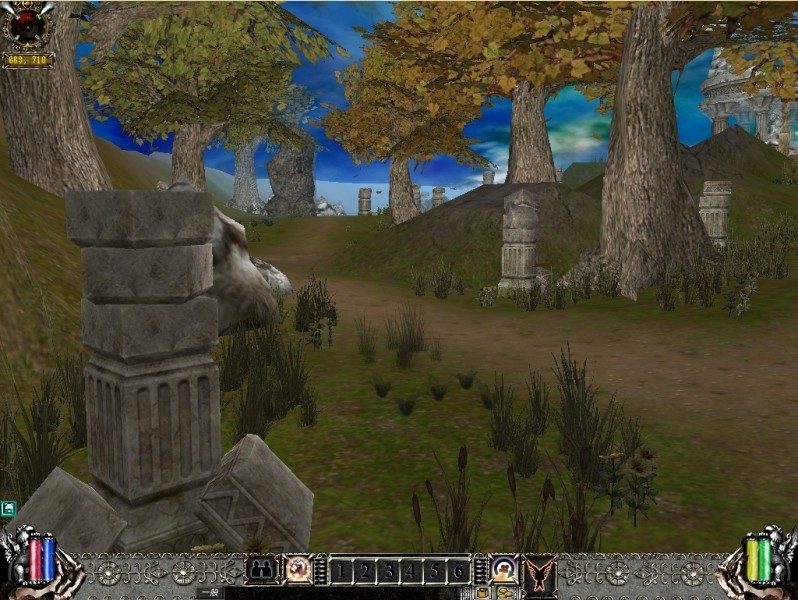Select hotbar slot 4

click(411, 571)
